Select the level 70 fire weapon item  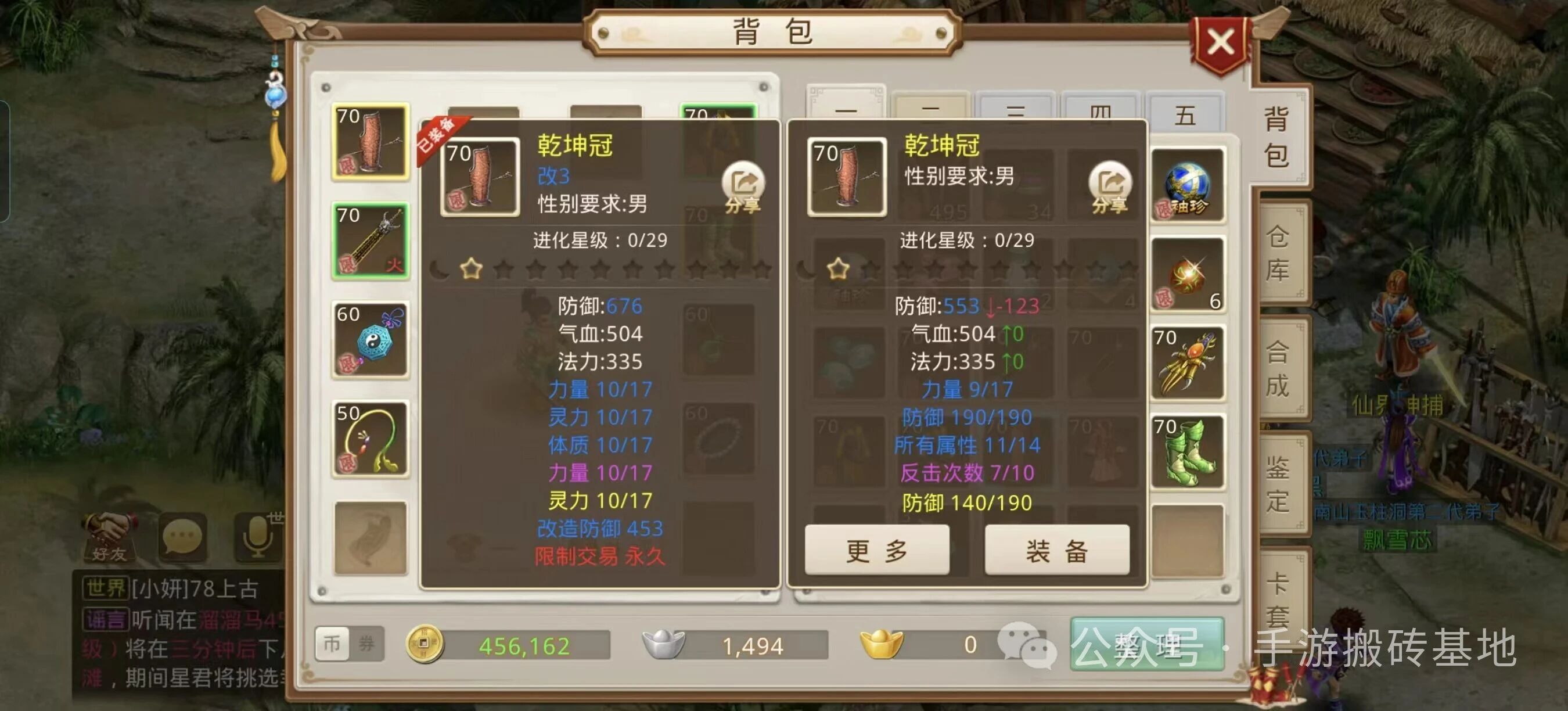point(371,242)
